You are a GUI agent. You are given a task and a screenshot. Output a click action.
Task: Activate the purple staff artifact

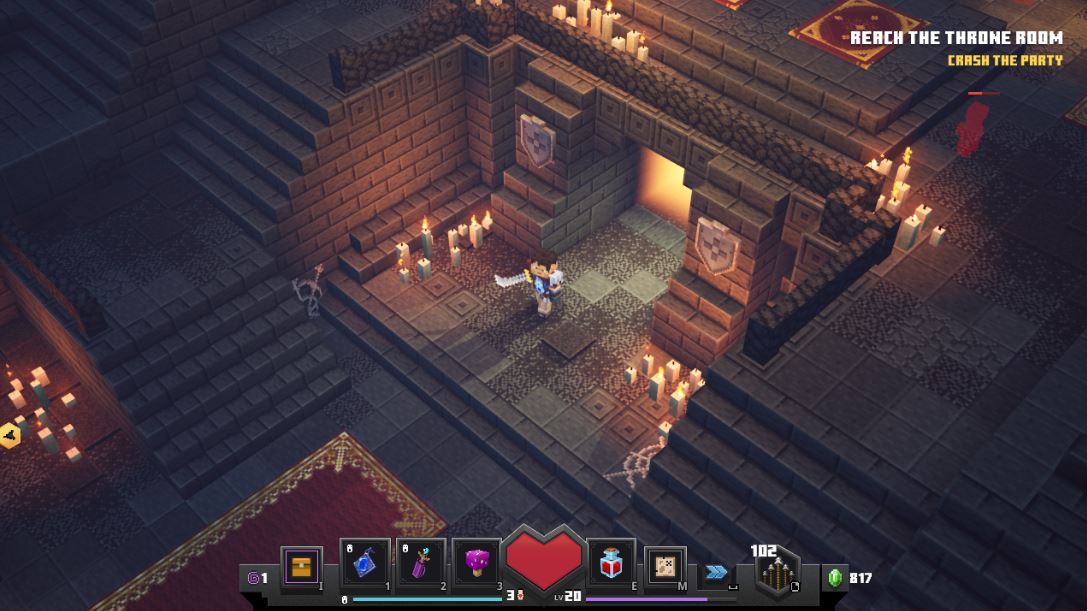tap(421, 566)
